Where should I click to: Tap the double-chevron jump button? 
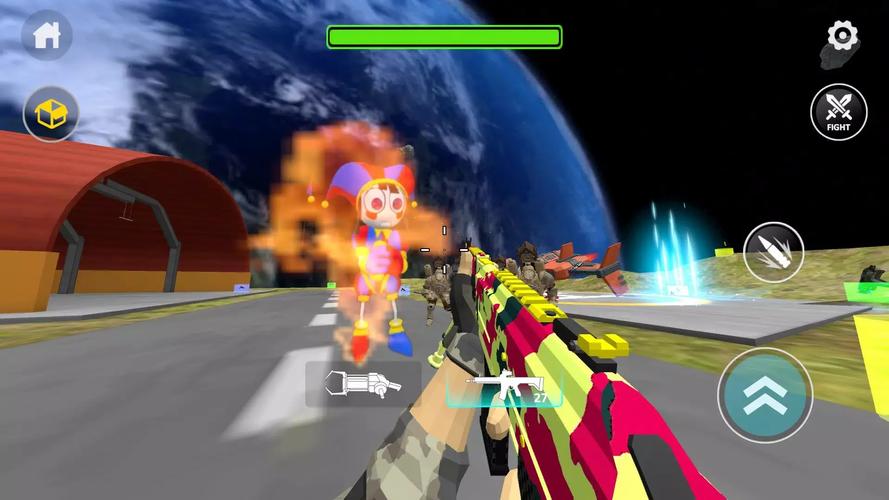point(764,394)
